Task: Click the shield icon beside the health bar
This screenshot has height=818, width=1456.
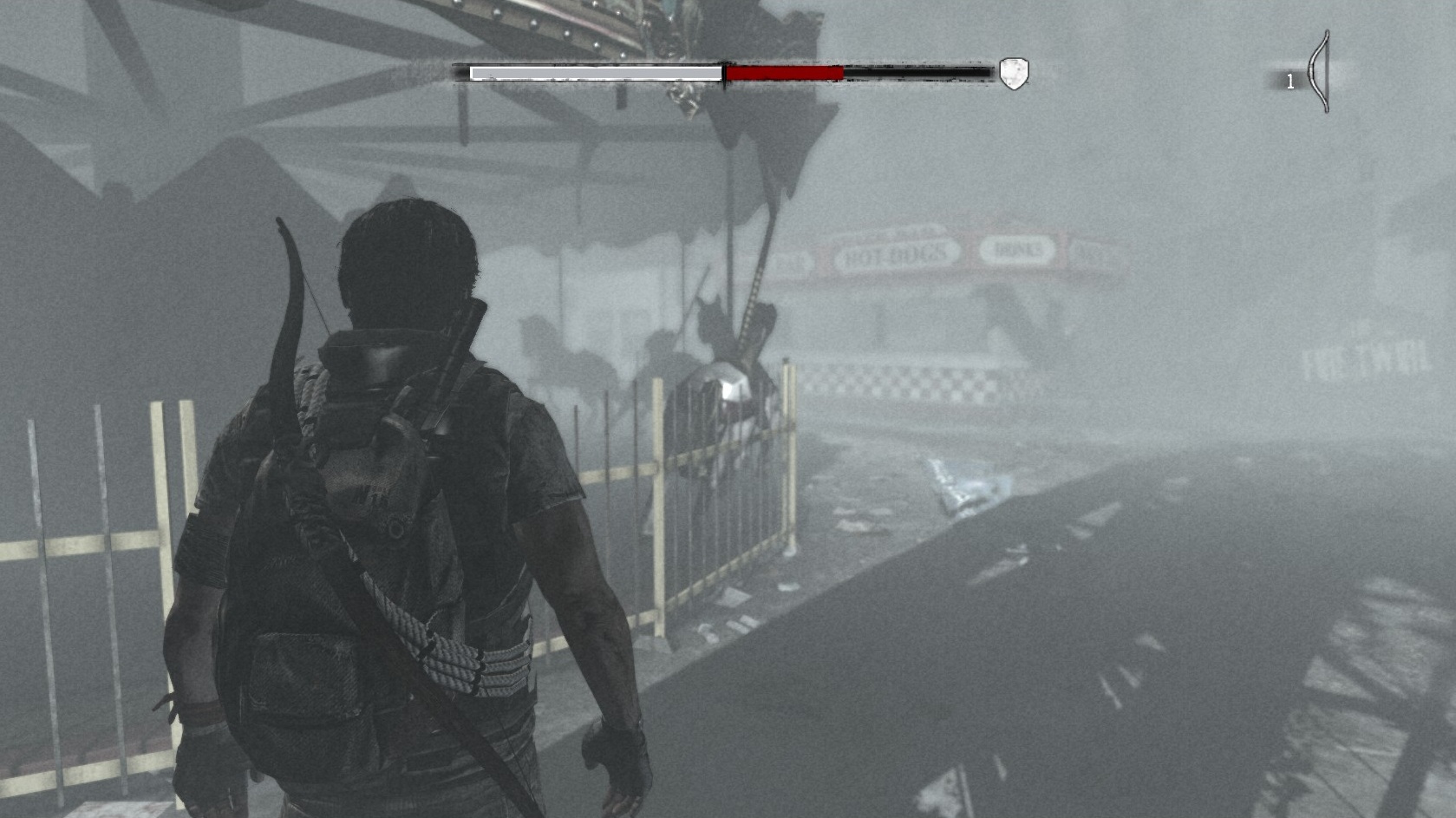Action: [1013, 74]
